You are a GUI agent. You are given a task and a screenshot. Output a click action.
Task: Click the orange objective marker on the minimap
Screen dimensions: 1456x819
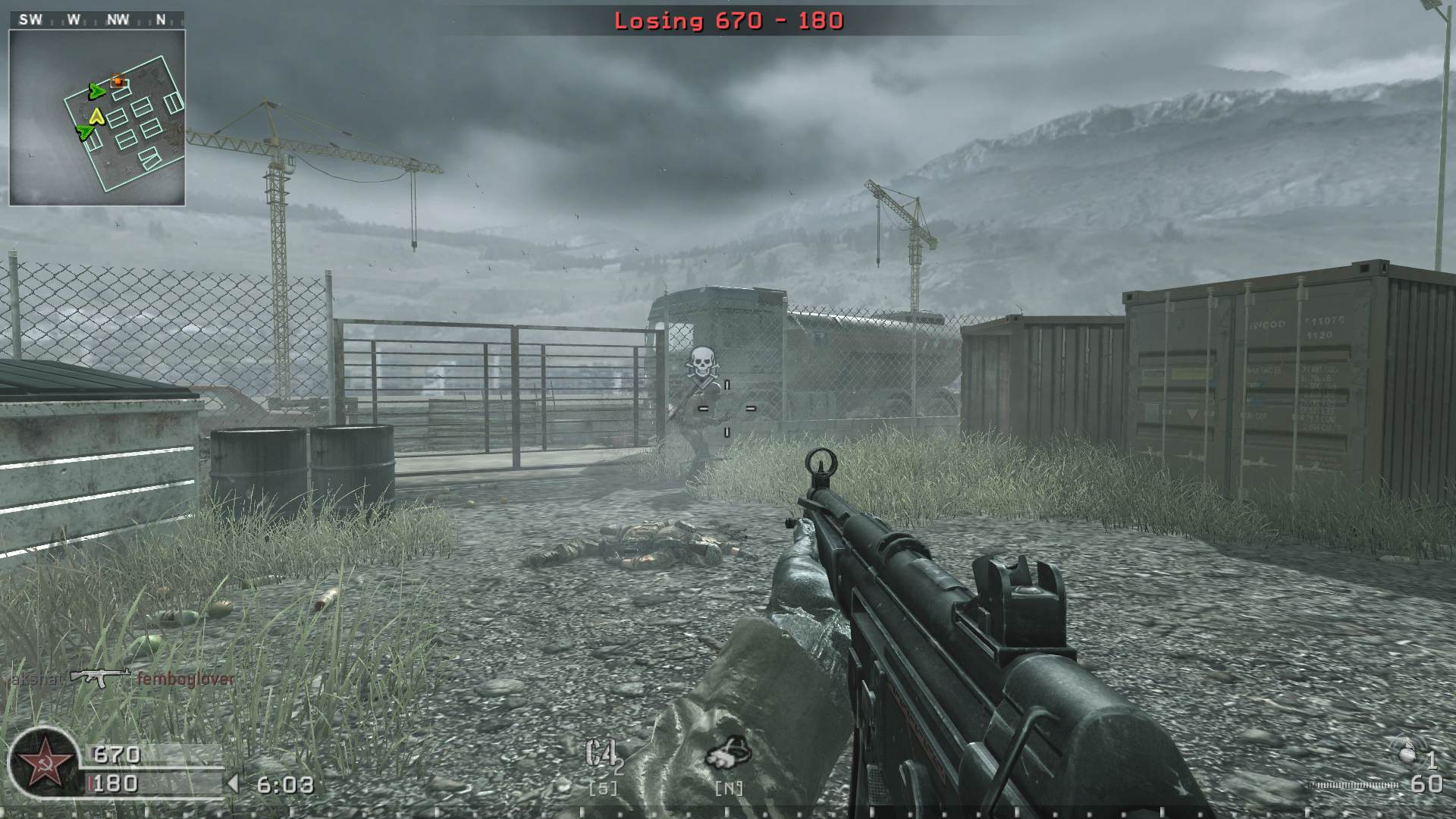click(116, 80)
